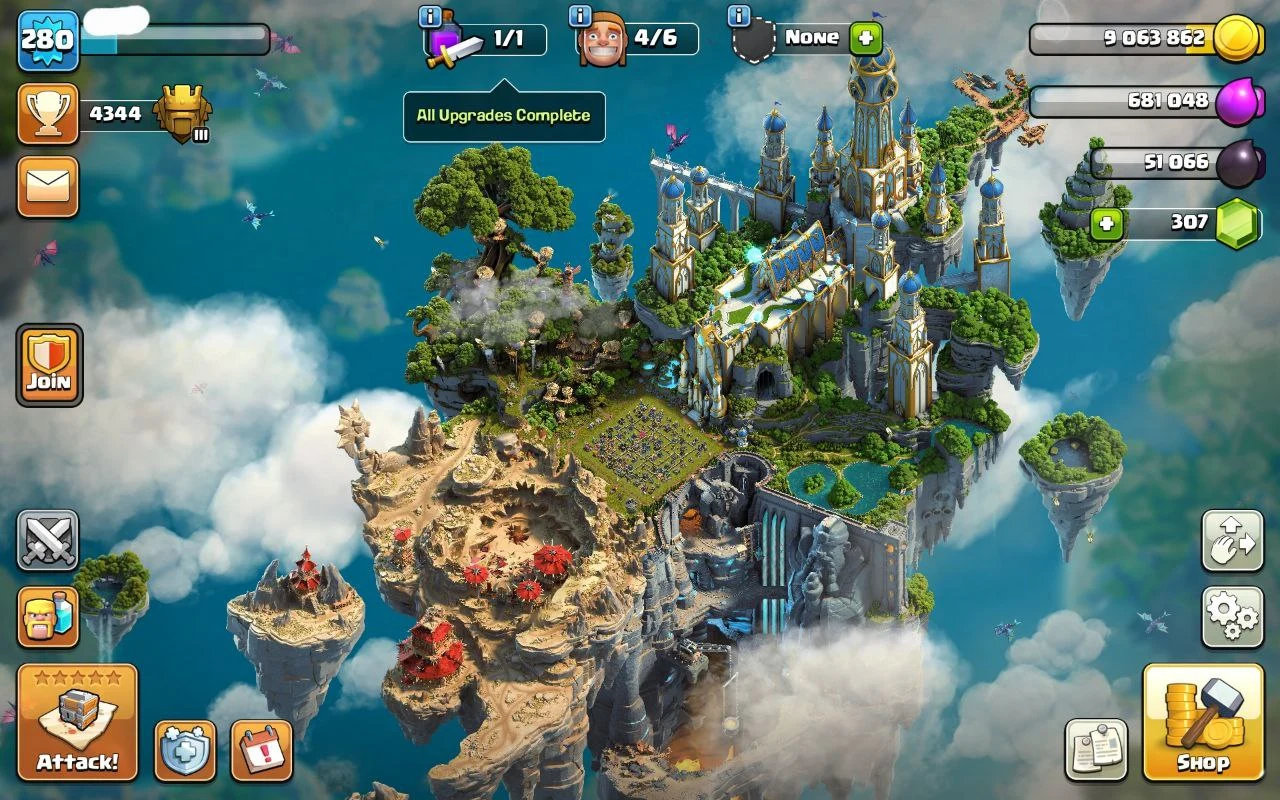1280x800 pixels.
Task: Open the mail envelope inbox
Action: pyautogui.click(x=48, y=186)
